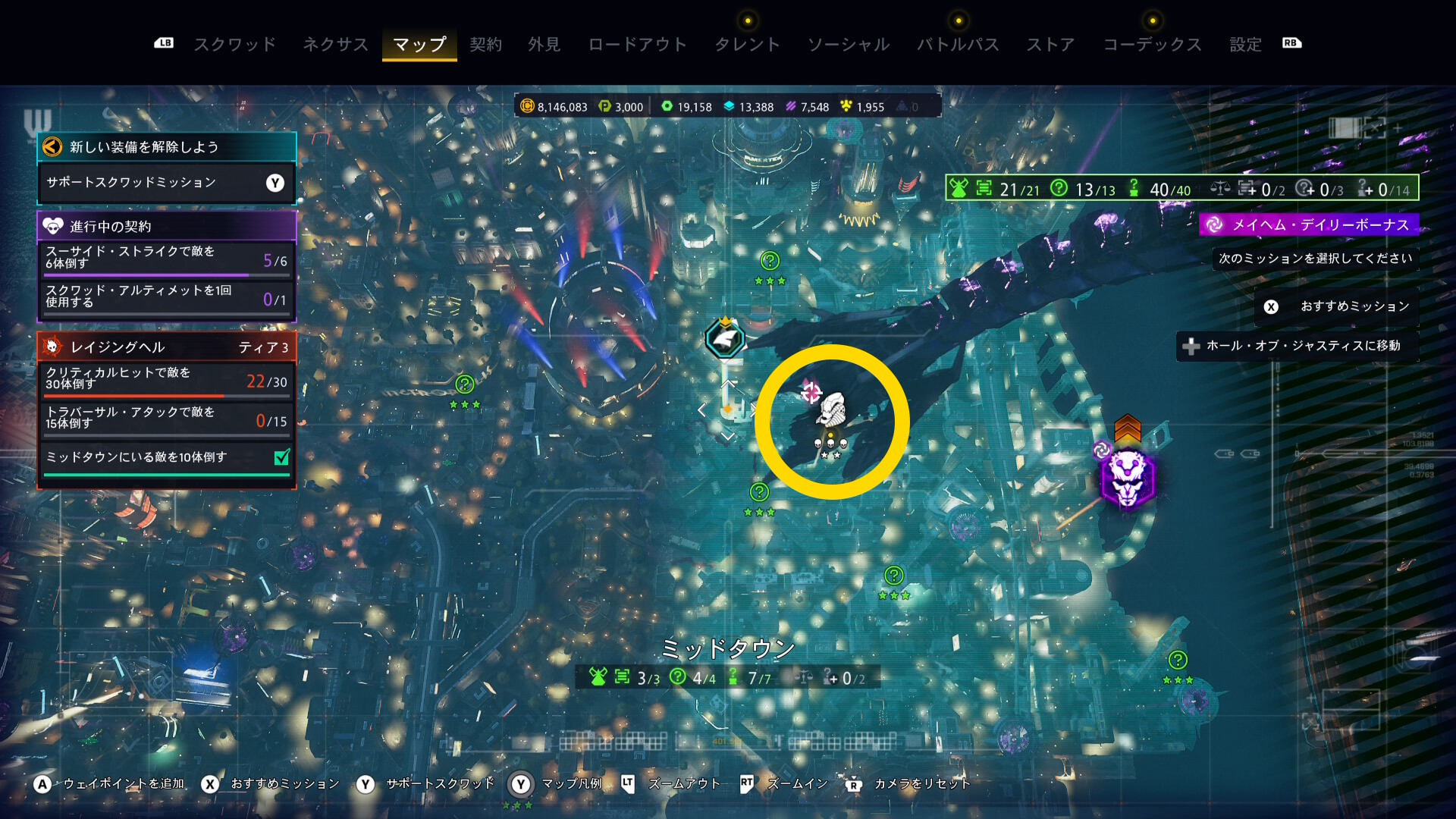
Task: Select the 新しい装備を解除しよう objective header
Action: tap(166, 147)
